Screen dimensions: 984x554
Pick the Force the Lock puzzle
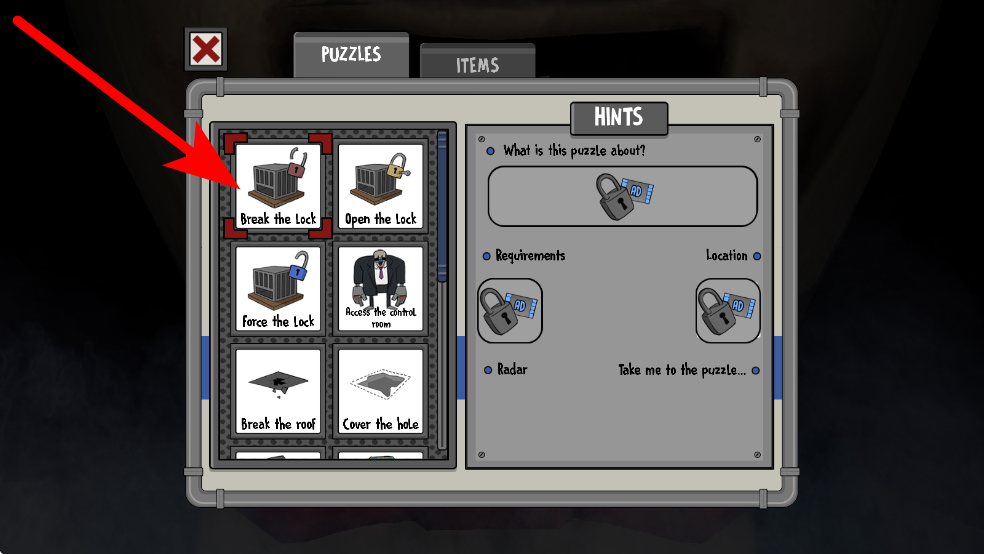(x=278, y=289)
